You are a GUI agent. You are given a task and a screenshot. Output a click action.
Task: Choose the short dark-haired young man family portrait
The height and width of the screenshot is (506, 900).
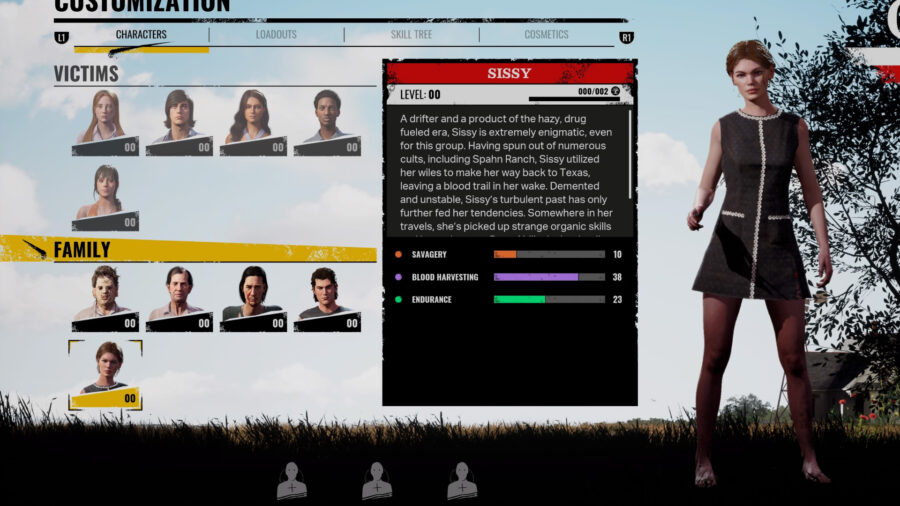tap(327, 298)
